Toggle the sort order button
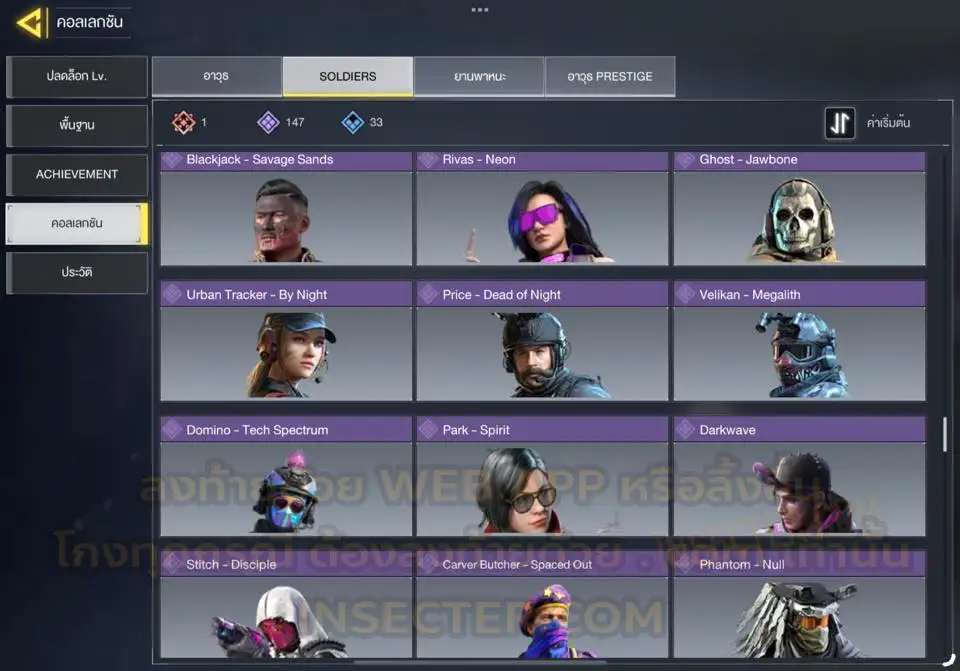The image size is (960, 671). 840,123
